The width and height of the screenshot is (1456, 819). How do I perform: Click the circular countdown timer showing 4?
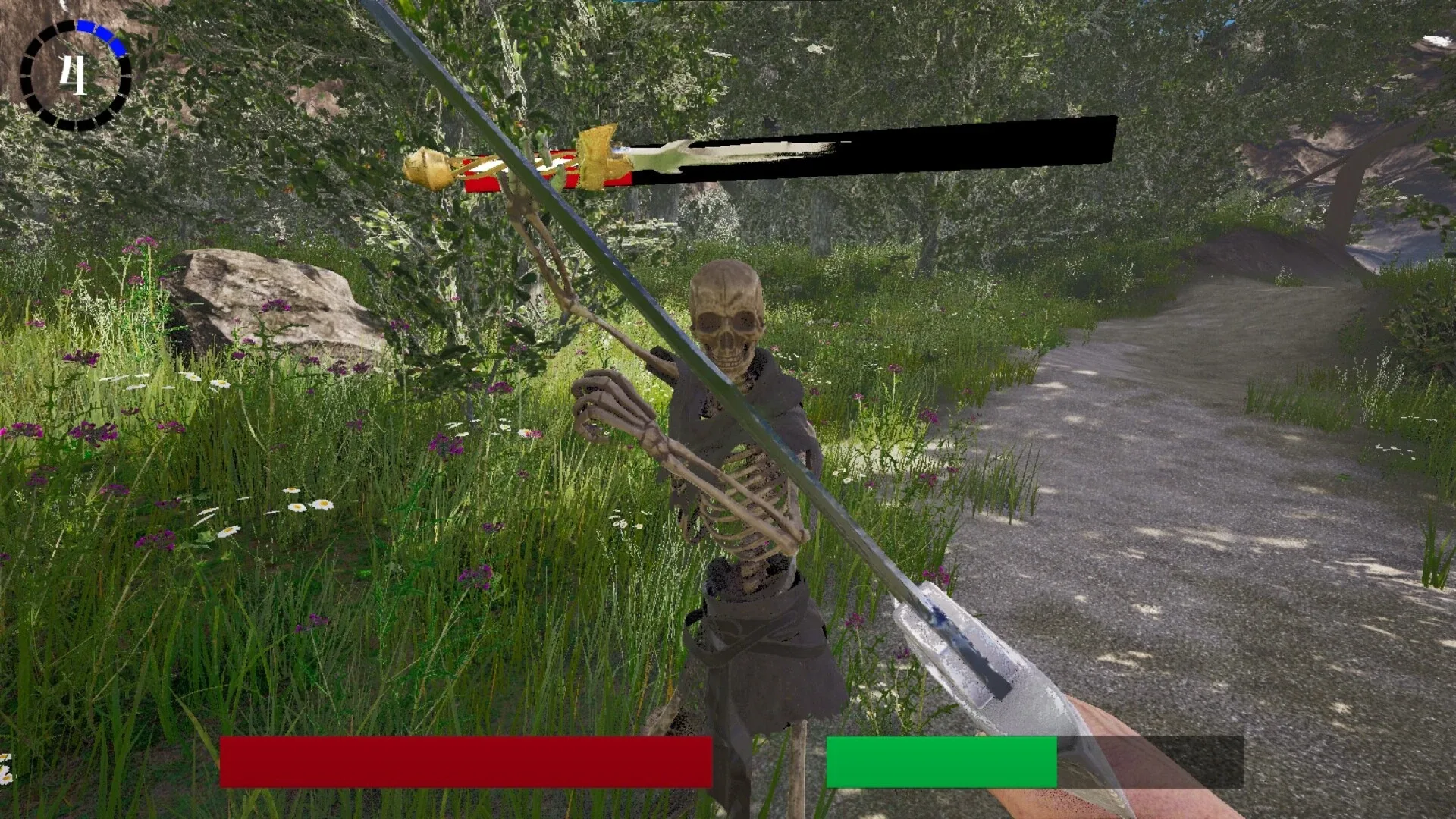[x=76, y=72]
